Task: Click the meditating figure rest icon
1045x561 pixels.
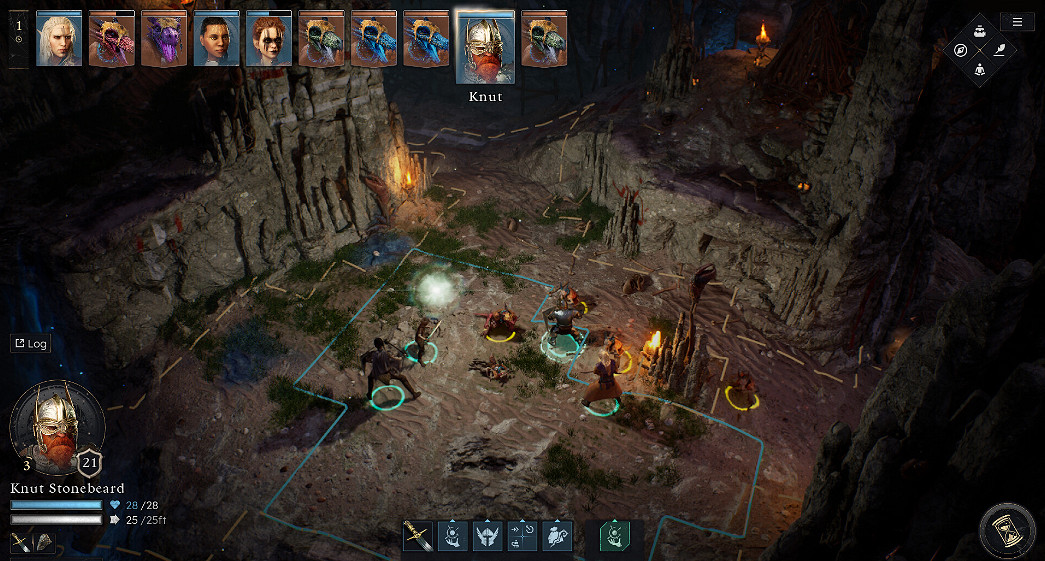Action: [980, 69]
